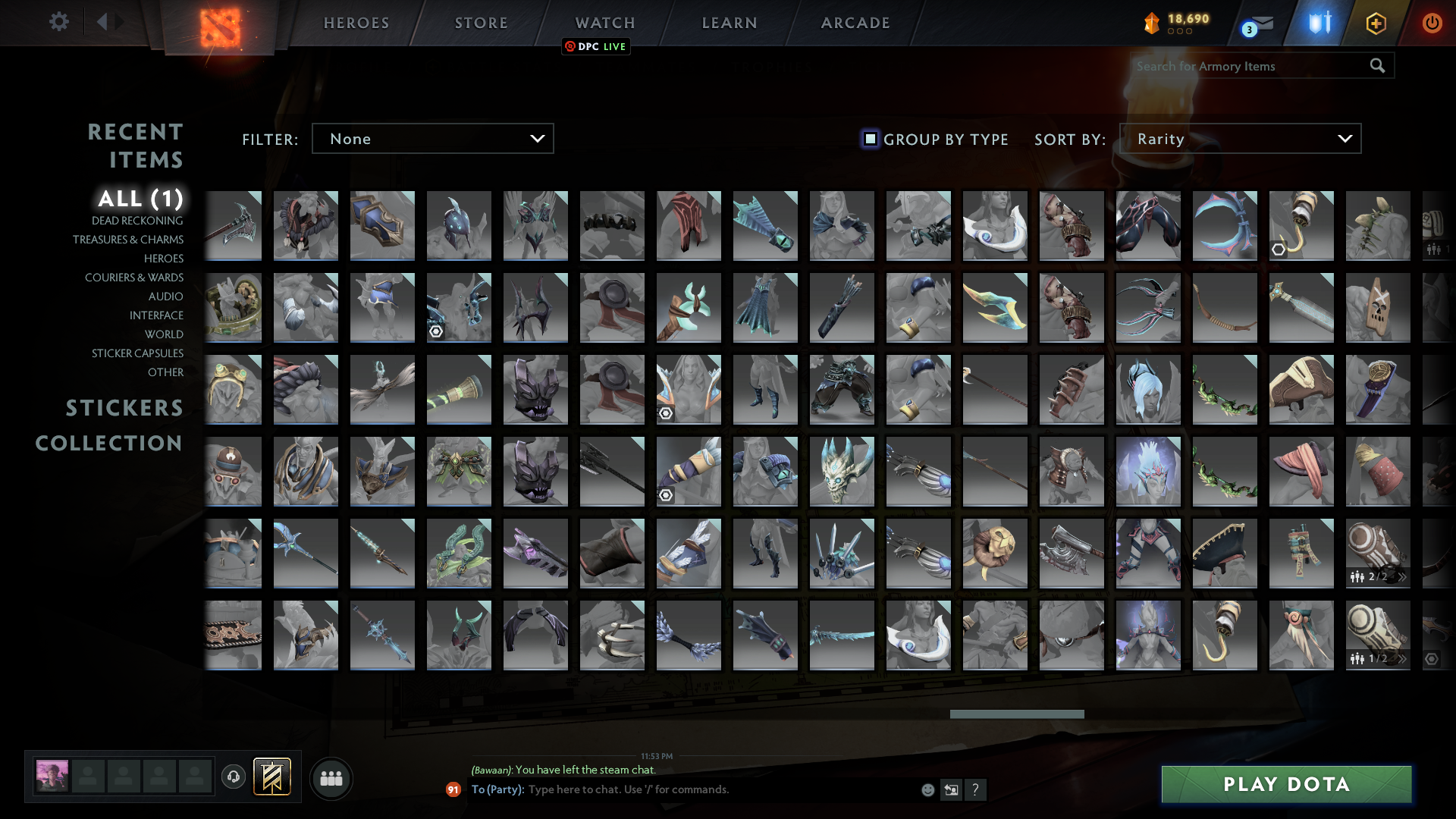Open the Sort By Rarity dropdown

1240,138
